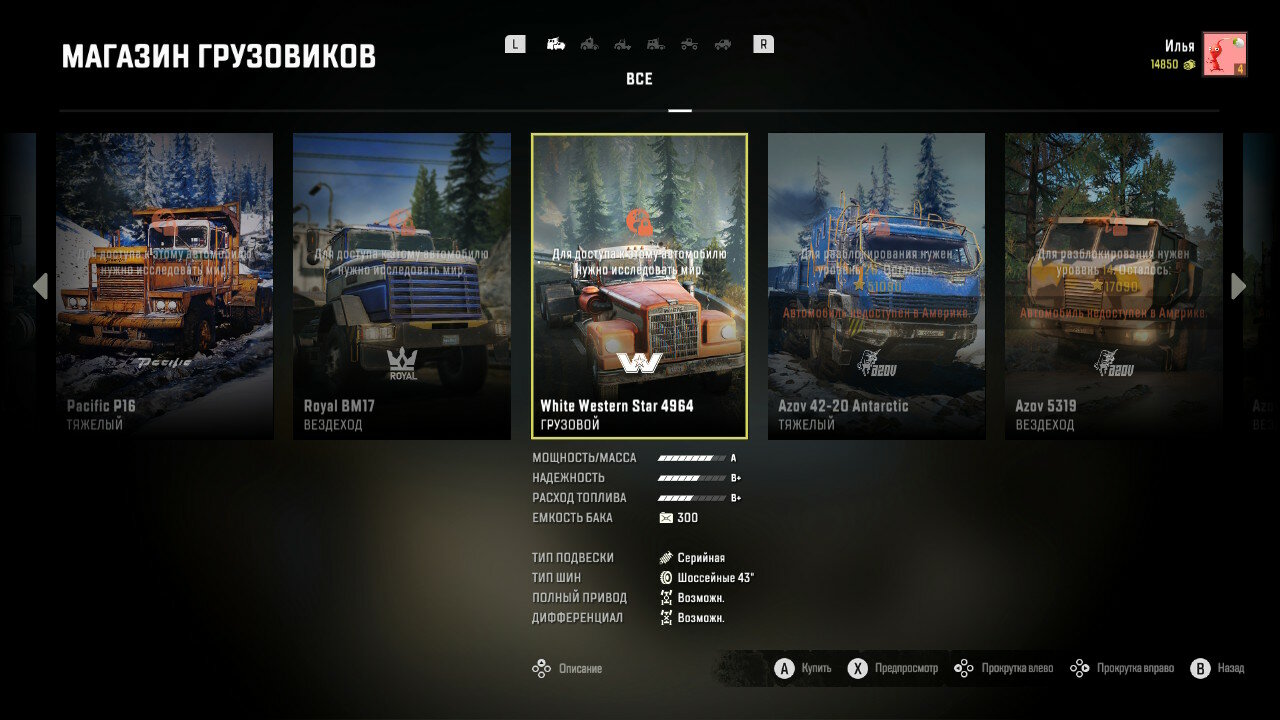Image resolution: width=1280 pixels, height=720 pixels.
Task: Switch to the all-trucks category icon tab
Action: 556,44
